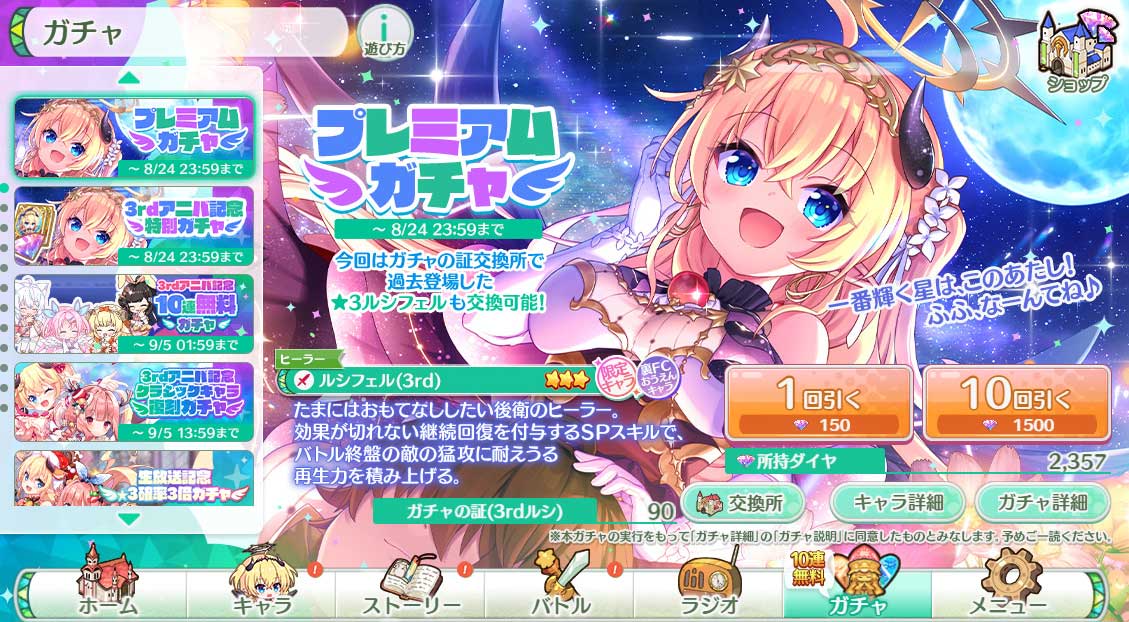Image resolution: width=1129 pixels, height=622 pixels.
Task: Open the メニュー gear menu
Action: [1008, 592]
